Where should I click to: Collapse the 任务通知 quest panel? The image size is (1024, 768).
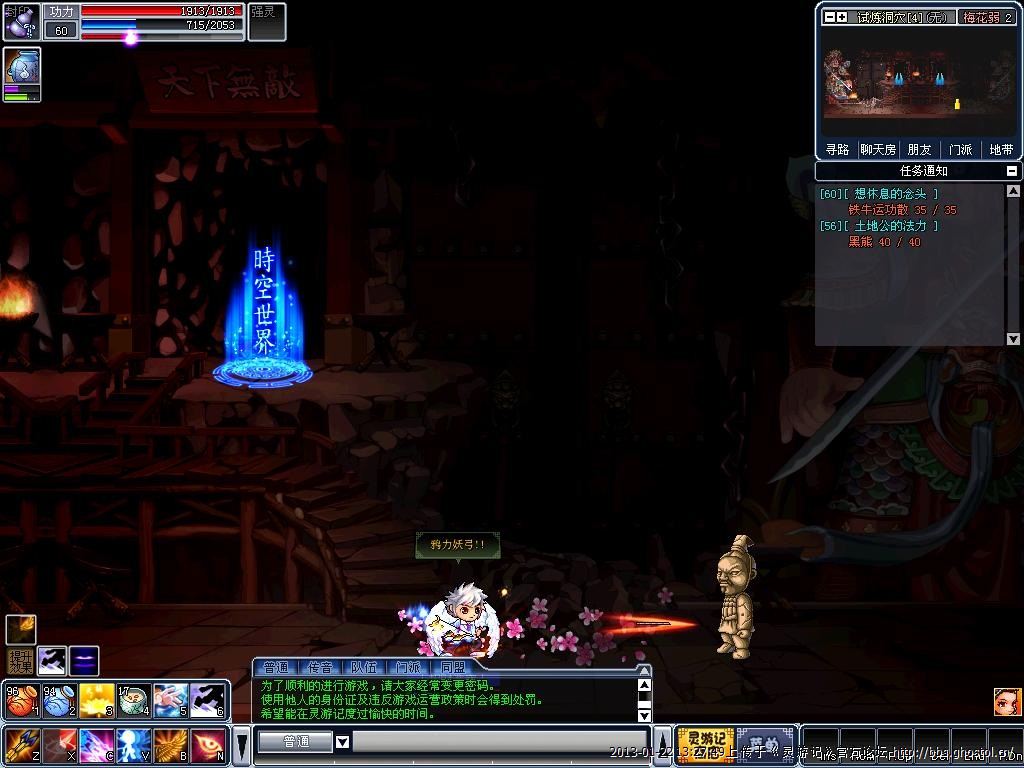pyautogui.click(x=1013, y=171)
